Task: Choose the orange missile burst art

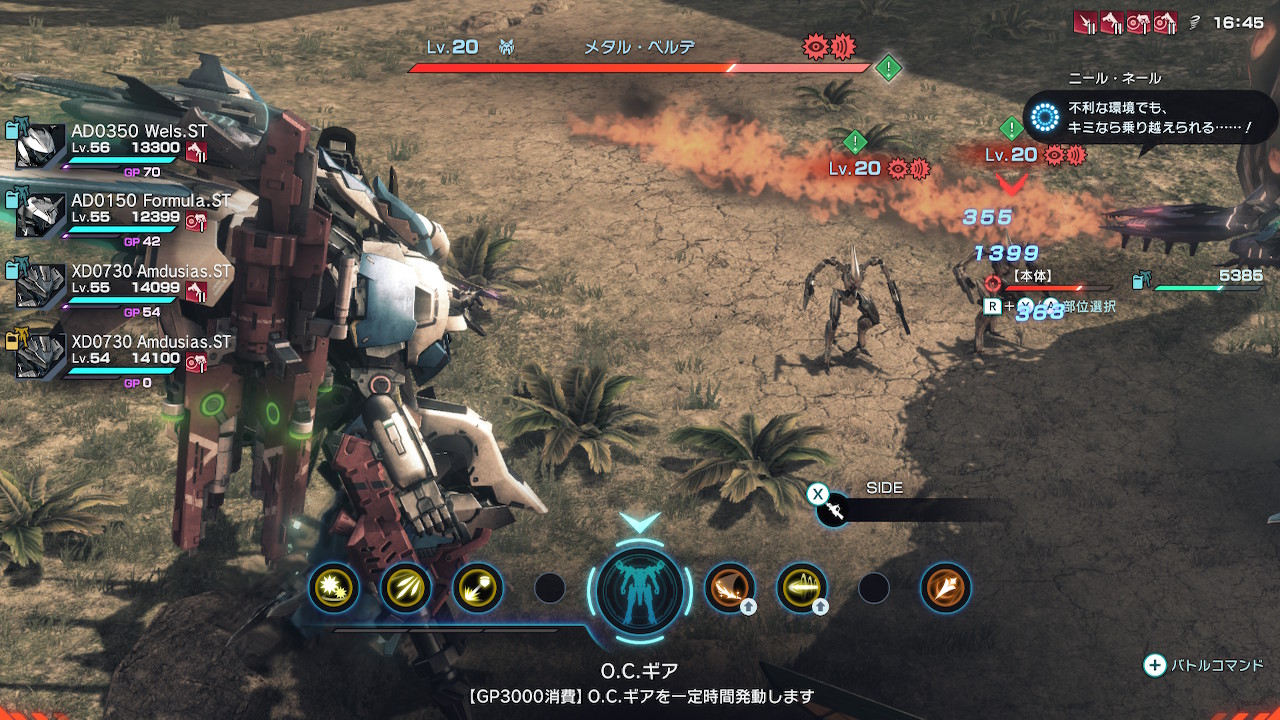Action: [x=945, y=588]
